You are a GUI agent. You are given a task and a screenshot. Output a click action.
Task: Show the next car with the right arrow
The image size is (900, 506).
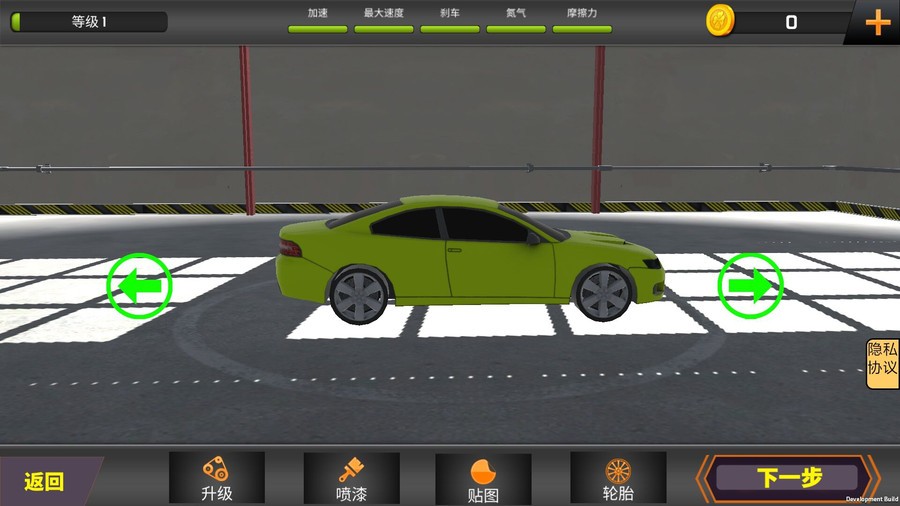pyautogui.click(x=751, y=286)
